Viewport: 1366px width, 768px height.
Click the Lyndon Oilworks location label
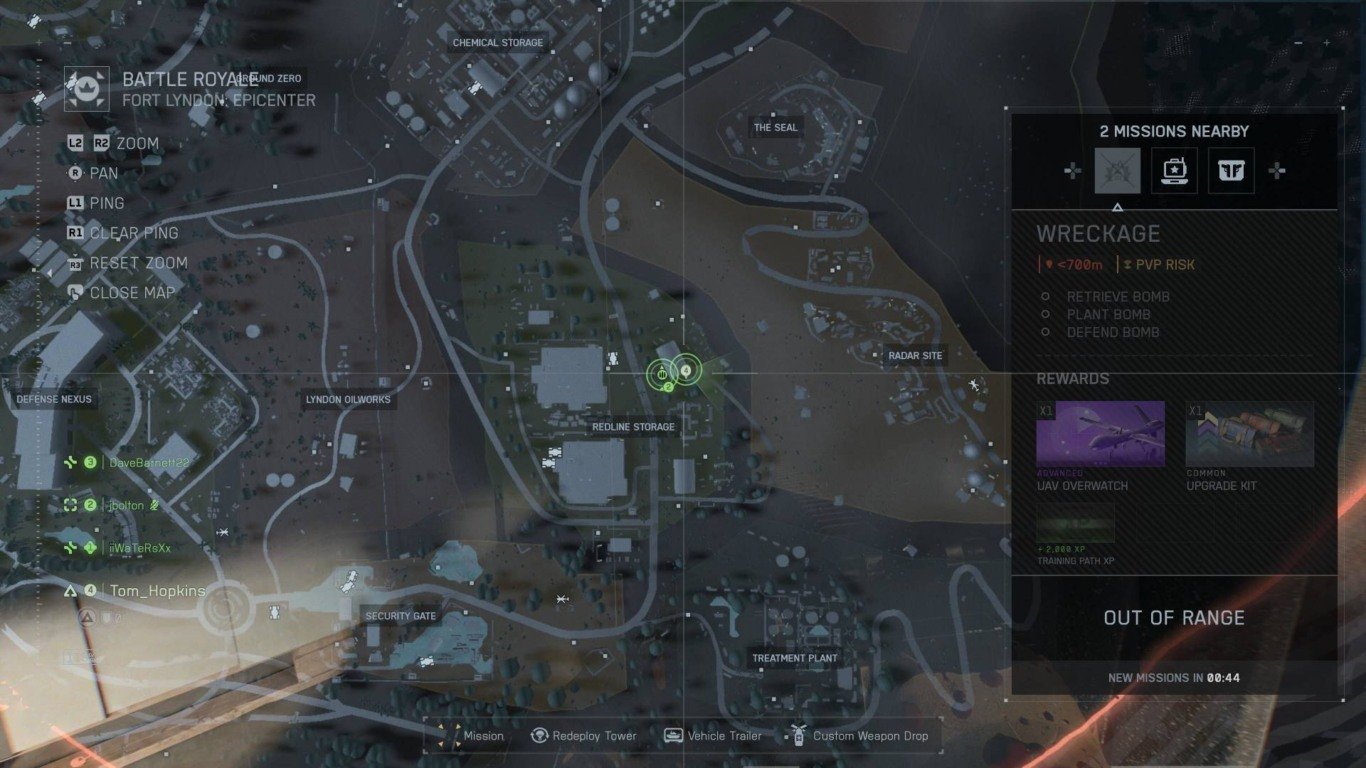coord(348,400)
